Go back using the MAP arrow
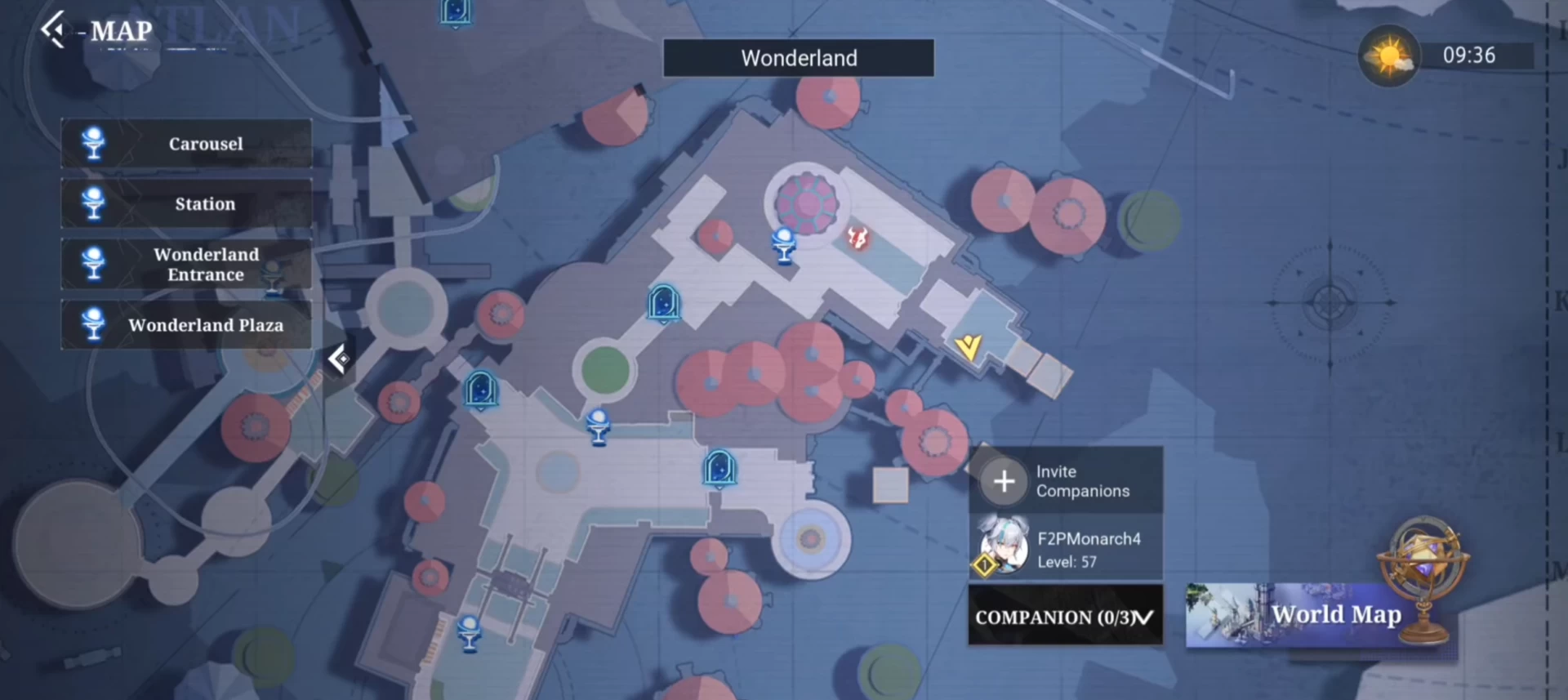The image size is (1568, 700). pyautogui.click(x=54, y=30)
